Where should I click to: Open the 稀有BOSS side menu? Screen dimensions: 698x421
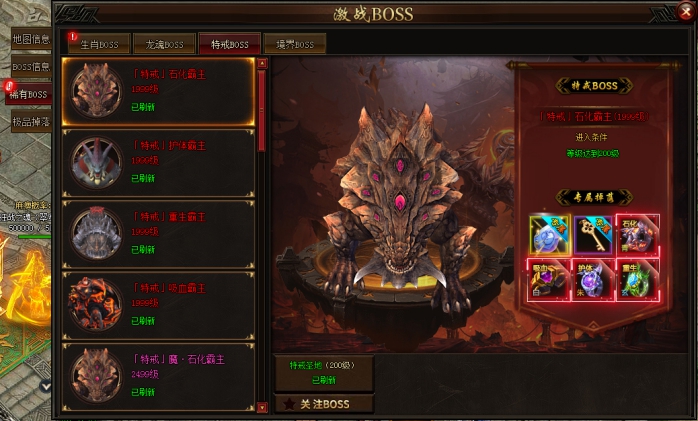(x=28, y=94)
